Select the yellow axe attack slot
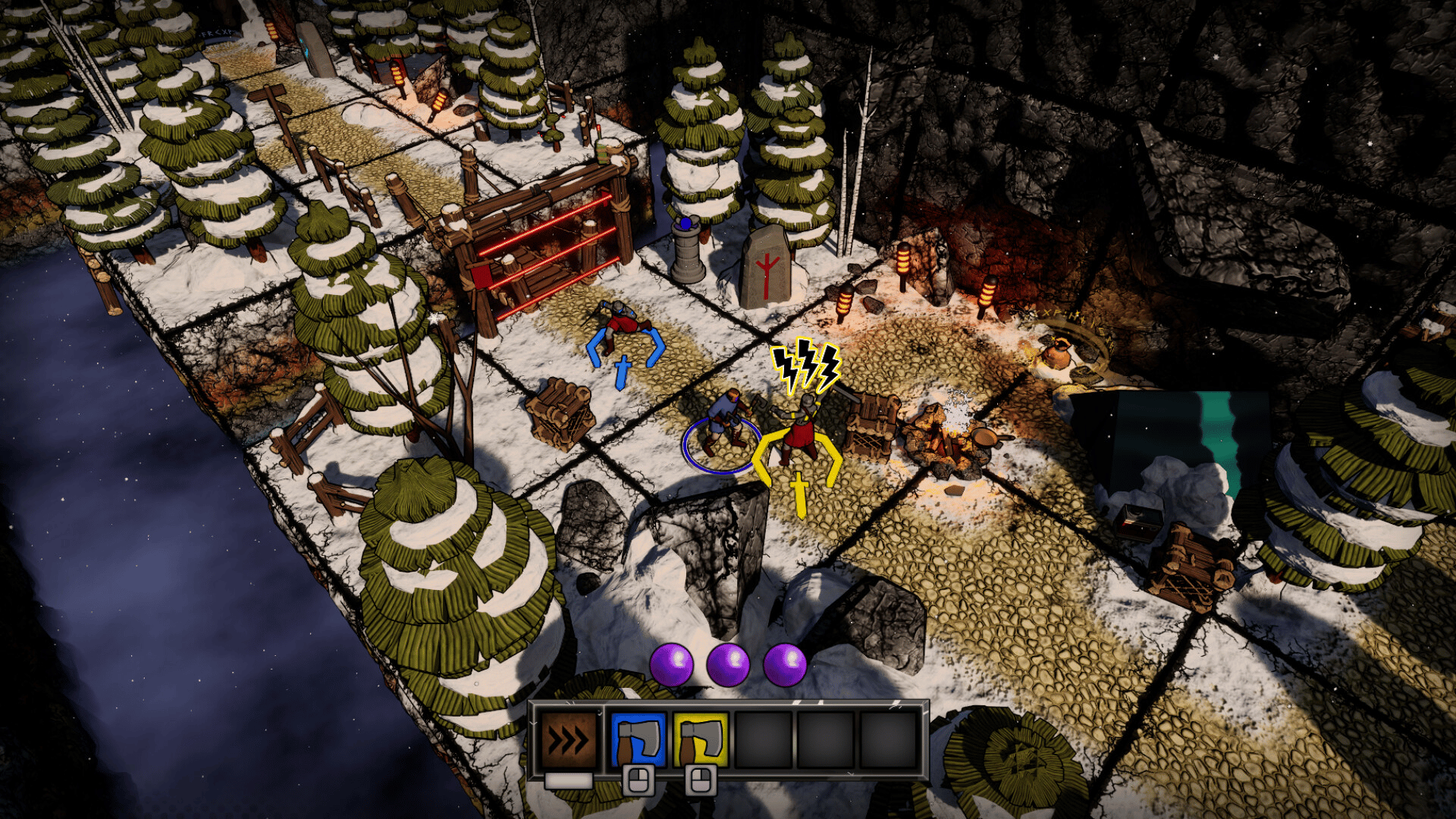The width and height of the screenshot is (1456, 819). [x=701, y=739]
